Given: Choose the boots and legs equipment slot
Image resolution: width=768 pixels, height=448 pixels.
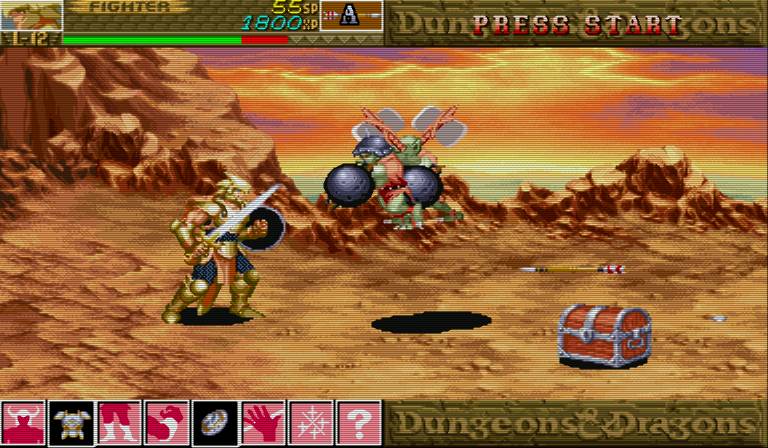Looking at the screenshot, I should pos(120,422).
